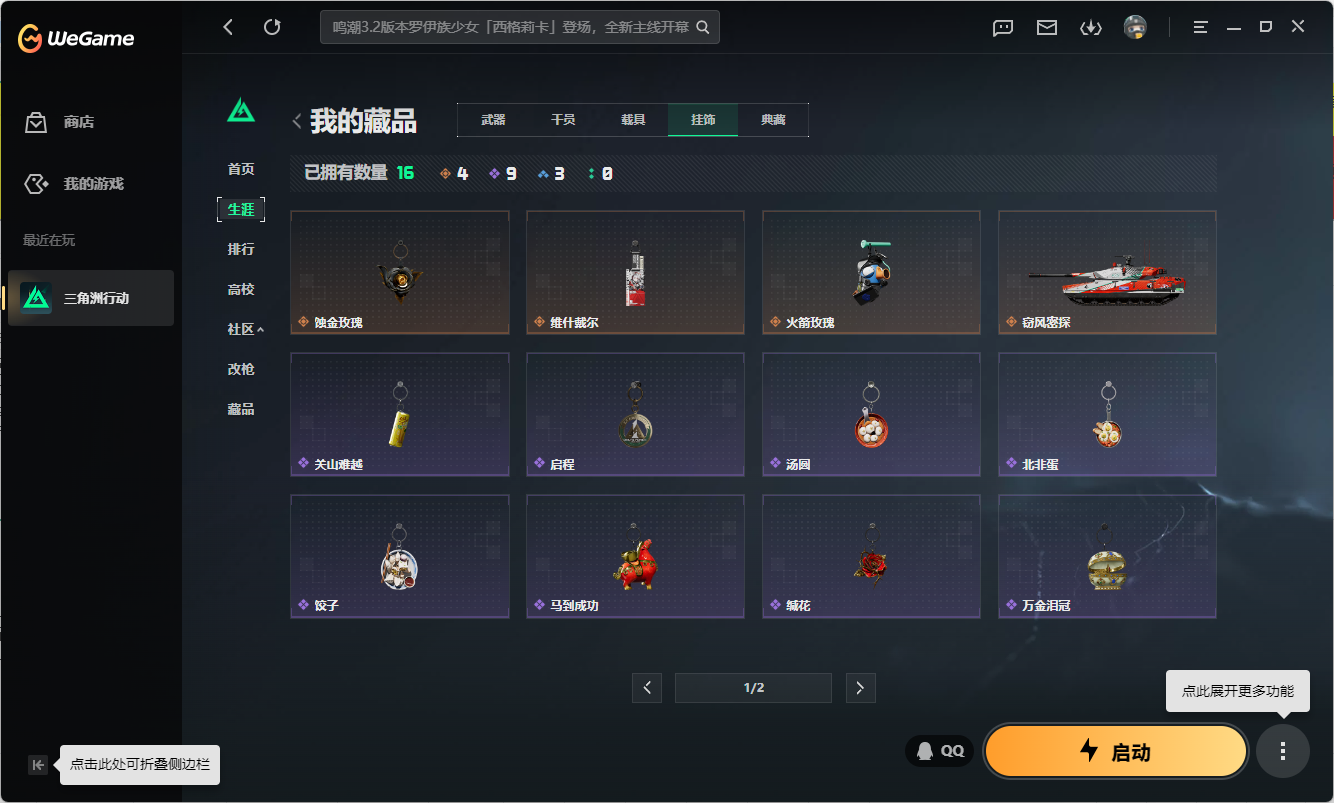Open the chat messages icon in title bar
The height and width of the screenshot is (803, 1334).
[x=1002, y=27]
